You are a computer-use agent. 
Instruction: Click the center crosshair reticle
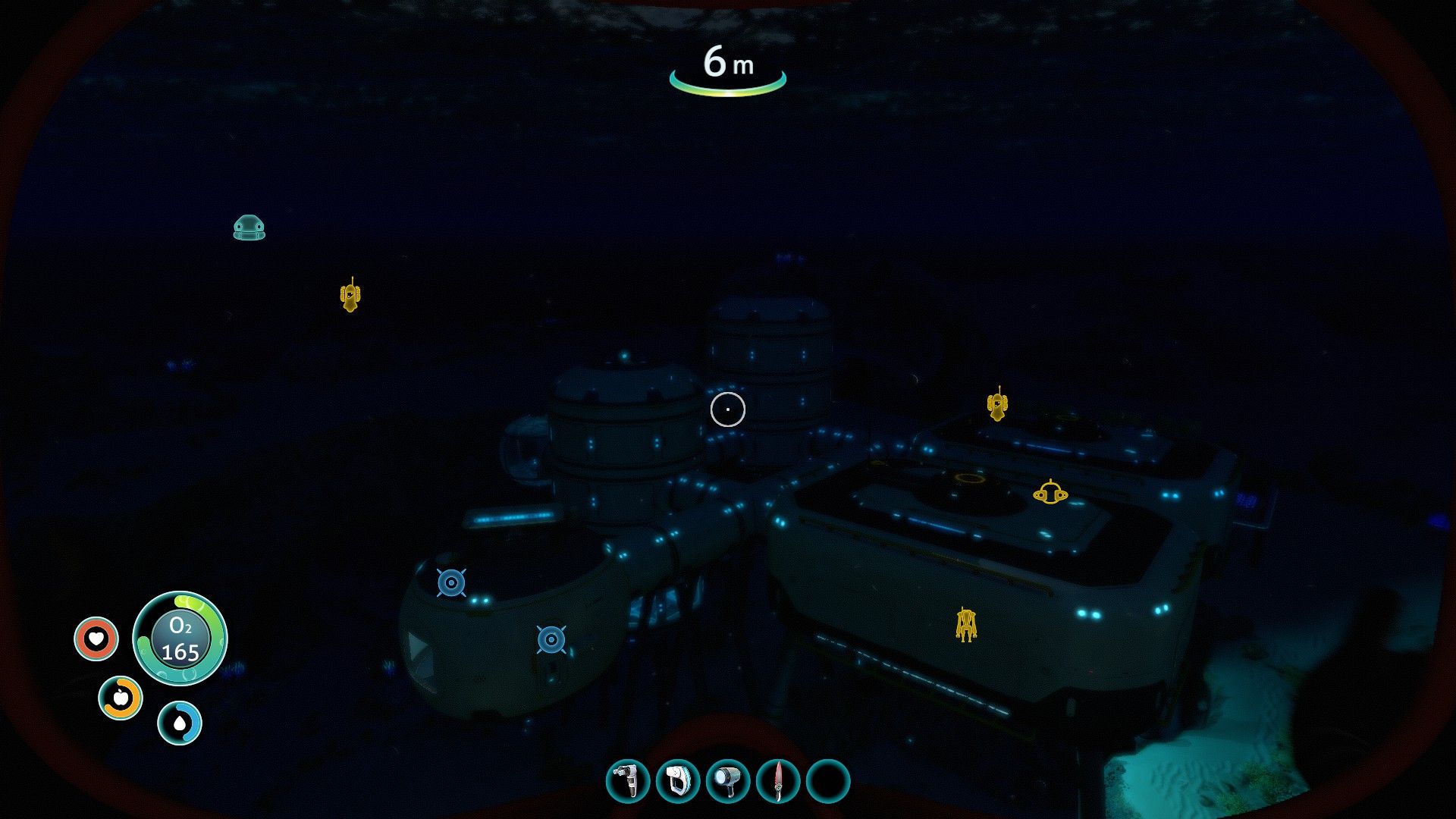(x=728, y=409)
